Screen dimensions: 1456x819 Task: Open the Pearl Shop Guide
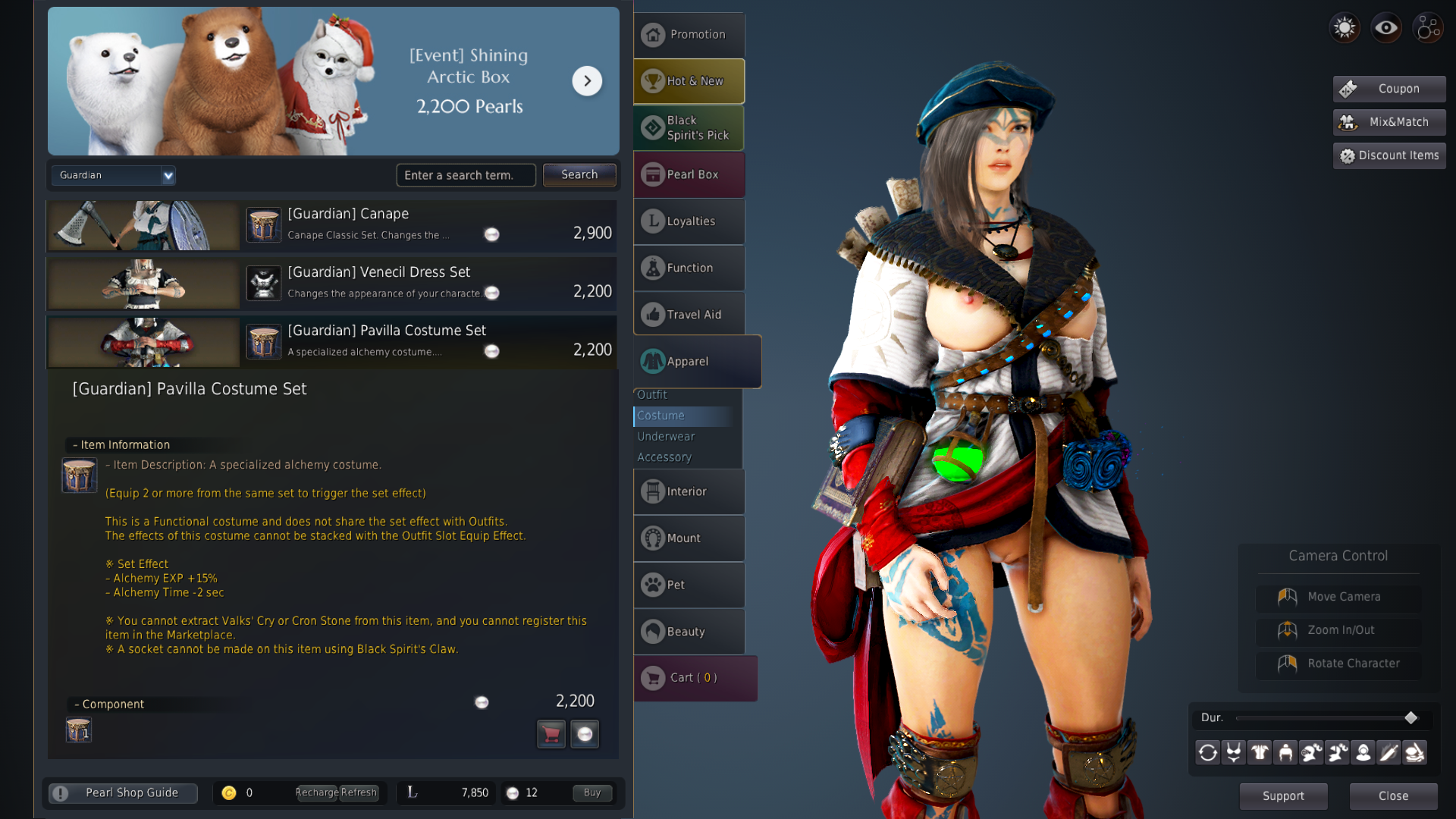click(x=124, y=793)
